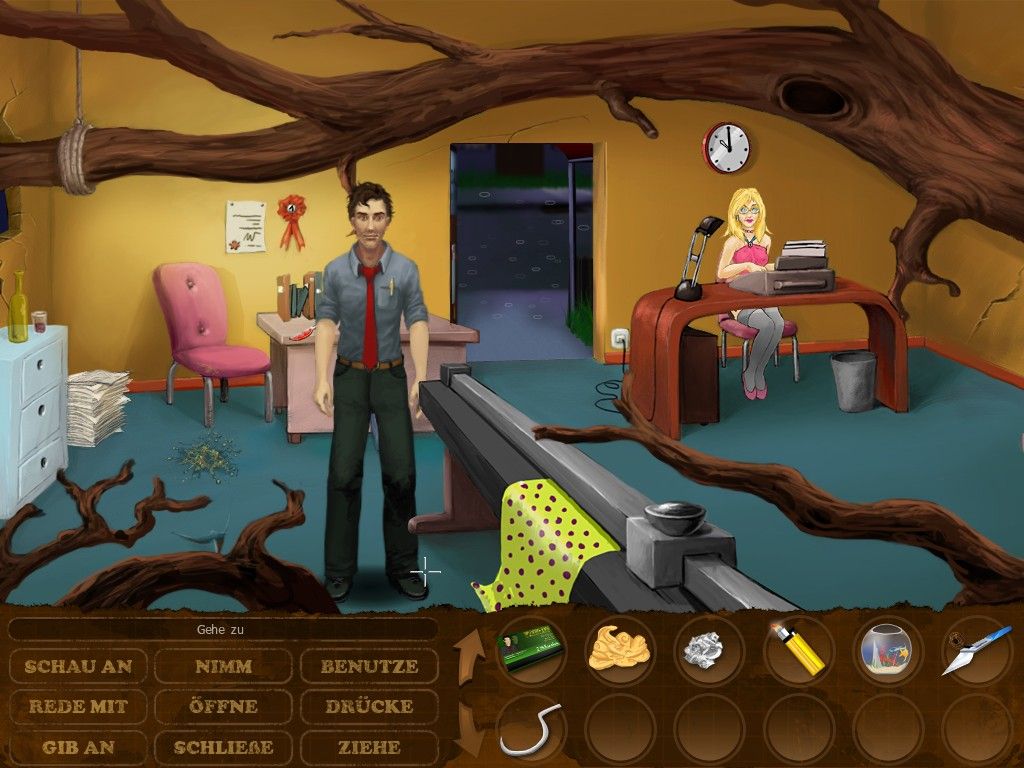1024x768 pixels.
Task: Select the green ID card in inventory
Action: 530,650
